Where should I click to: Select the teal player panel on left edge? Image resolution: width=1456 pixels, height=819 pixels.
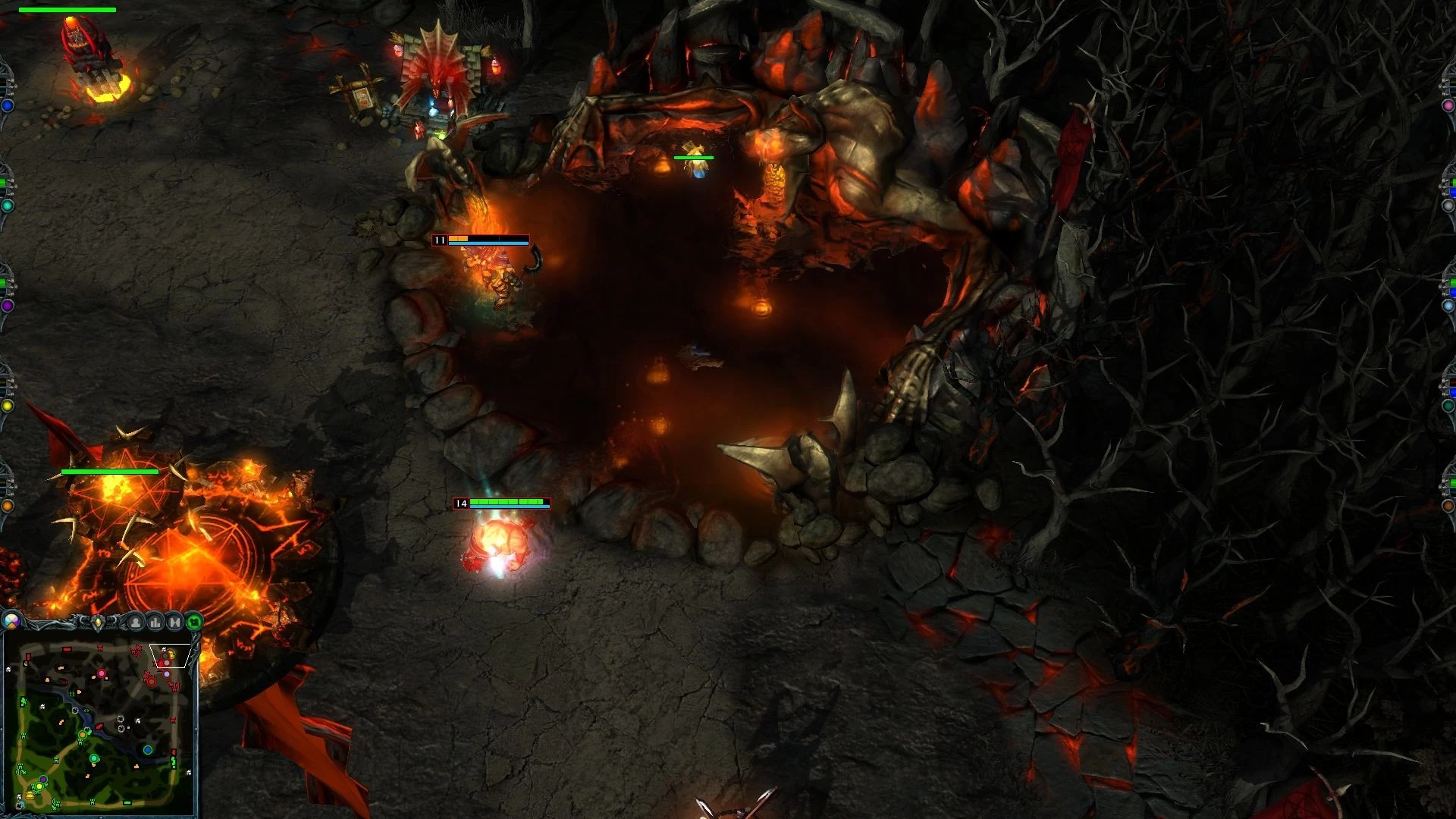click(6, 206)
